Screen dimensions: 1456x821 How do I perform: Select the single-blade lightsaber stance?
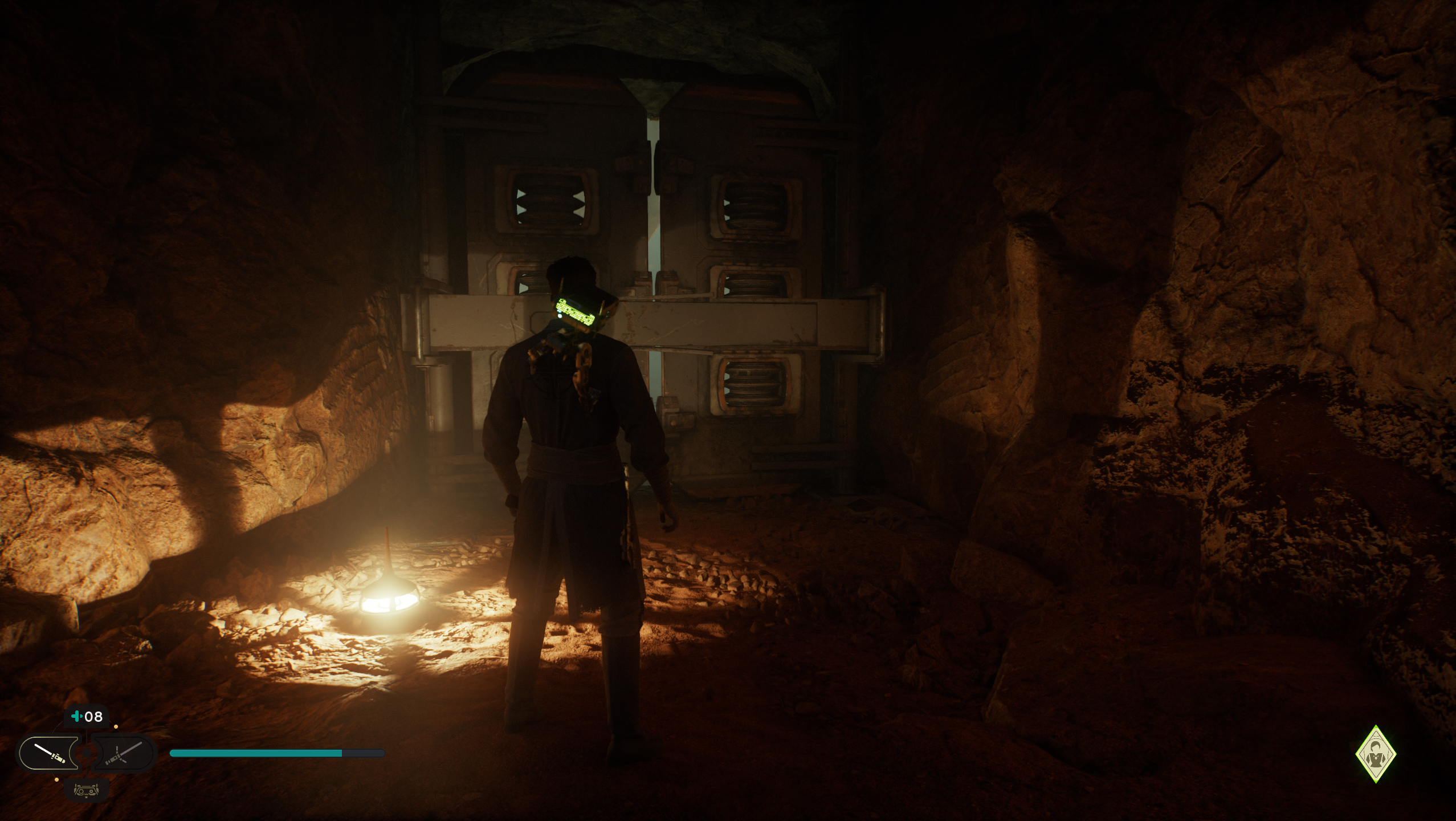(49, 753)
